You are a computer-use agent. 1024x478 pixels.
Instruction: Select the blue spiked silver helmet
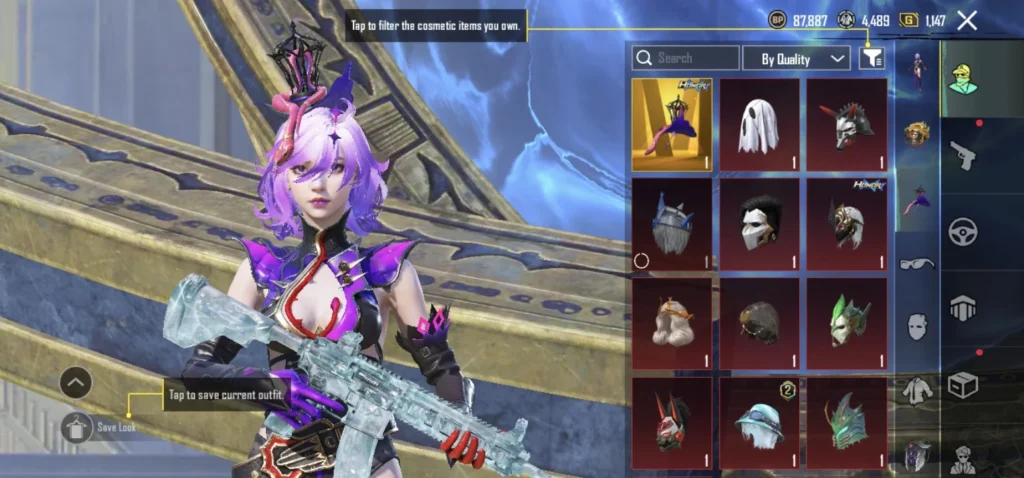(x=672, y=223)
